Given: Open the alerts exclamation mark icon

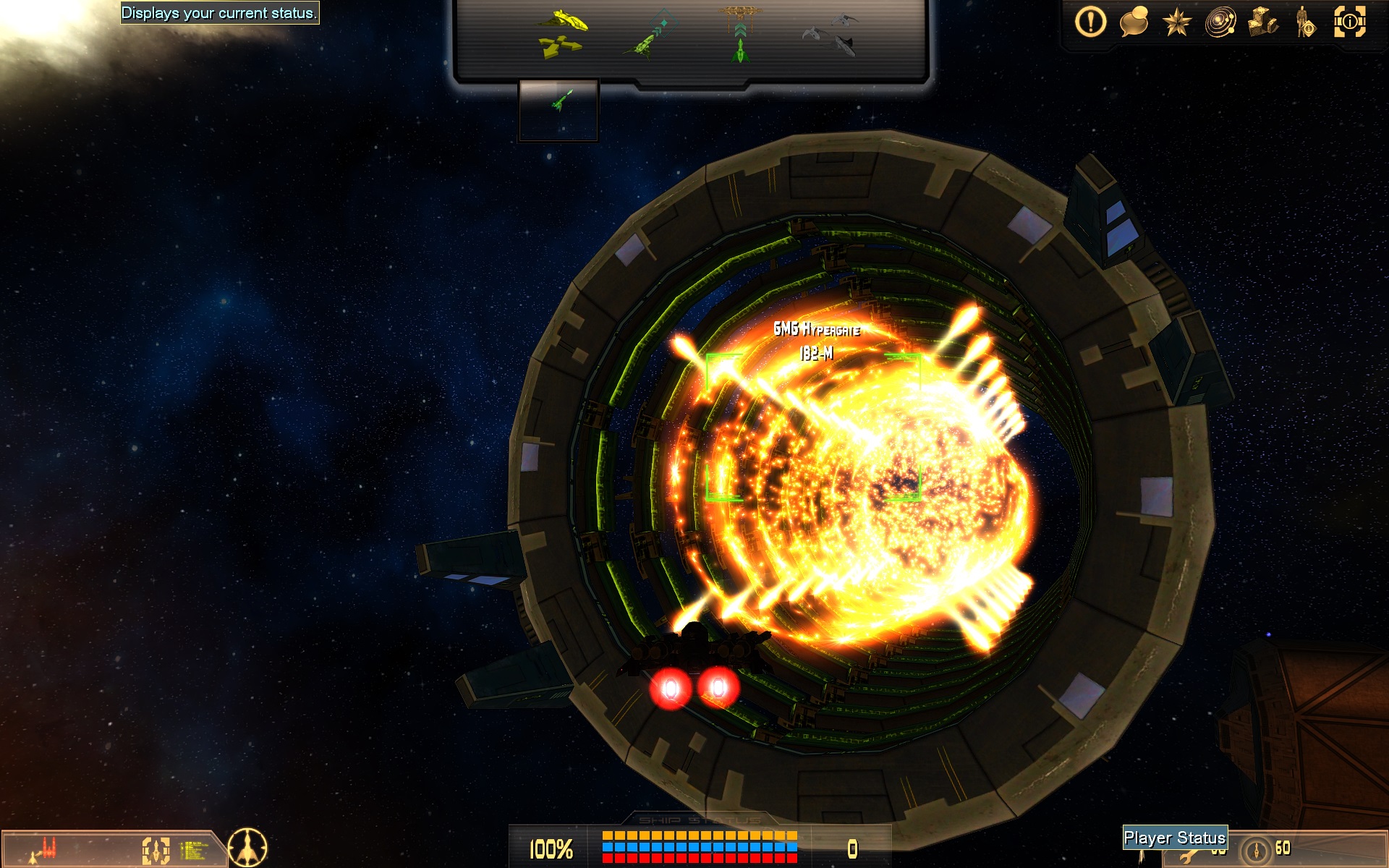Looking at the screenshot, I should pos(1090,22).
